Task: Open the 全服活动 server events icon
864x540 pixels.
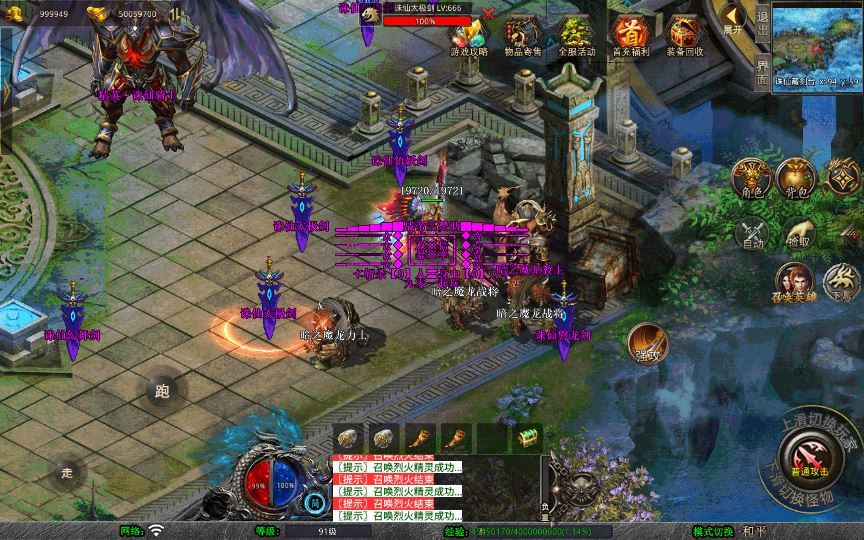Action: coord(573,36)
